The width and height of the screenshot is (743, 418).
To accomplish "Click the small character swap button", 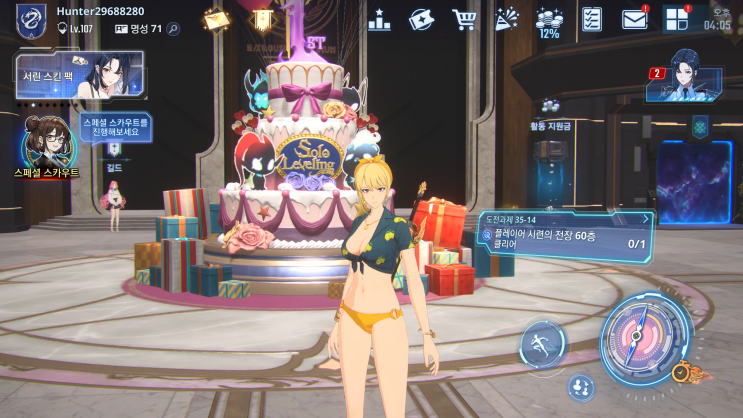I will coord(581,387).
